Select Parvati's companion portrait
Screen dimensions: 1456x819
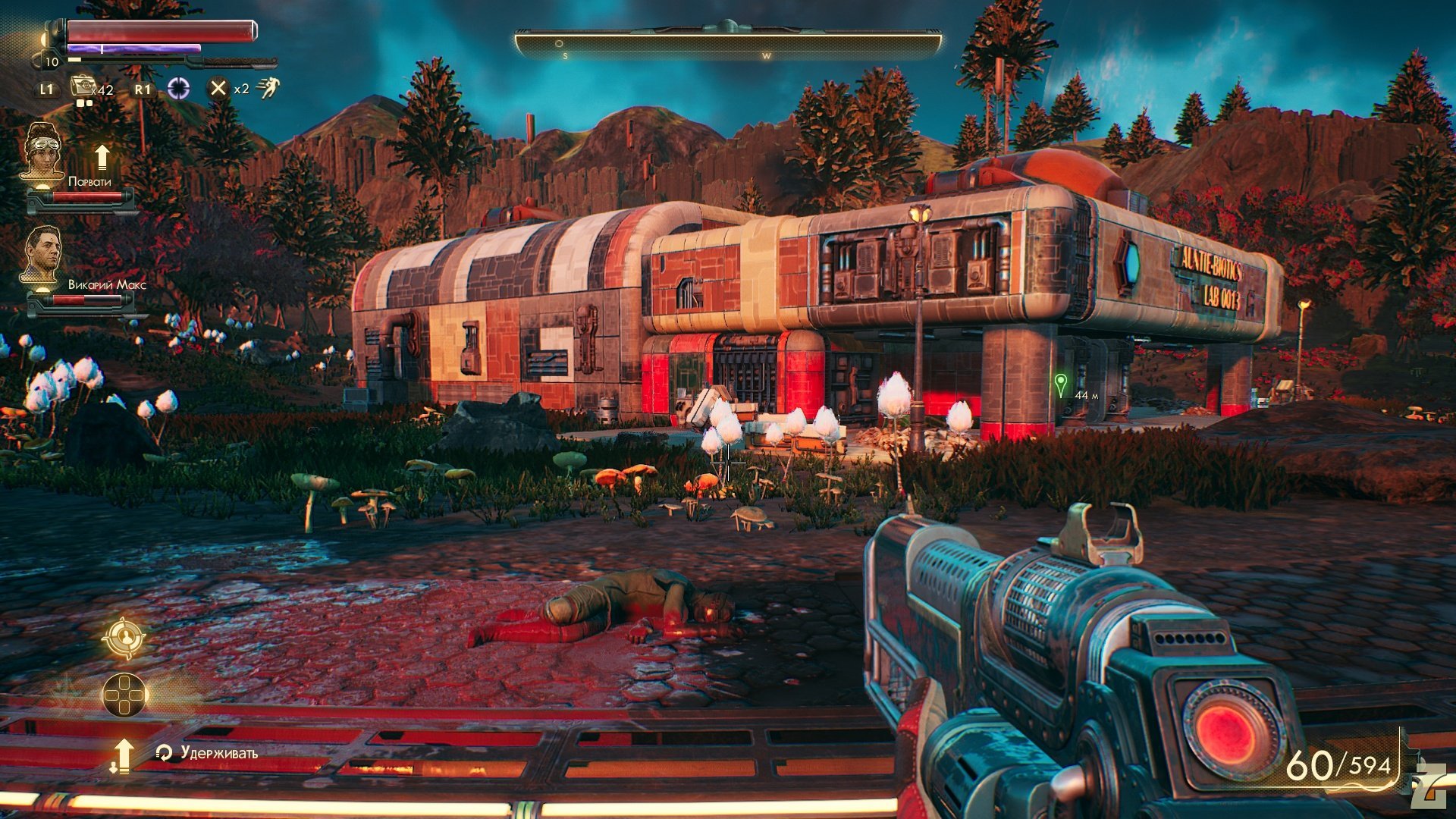pyautogui.click(x=42, y=152)
